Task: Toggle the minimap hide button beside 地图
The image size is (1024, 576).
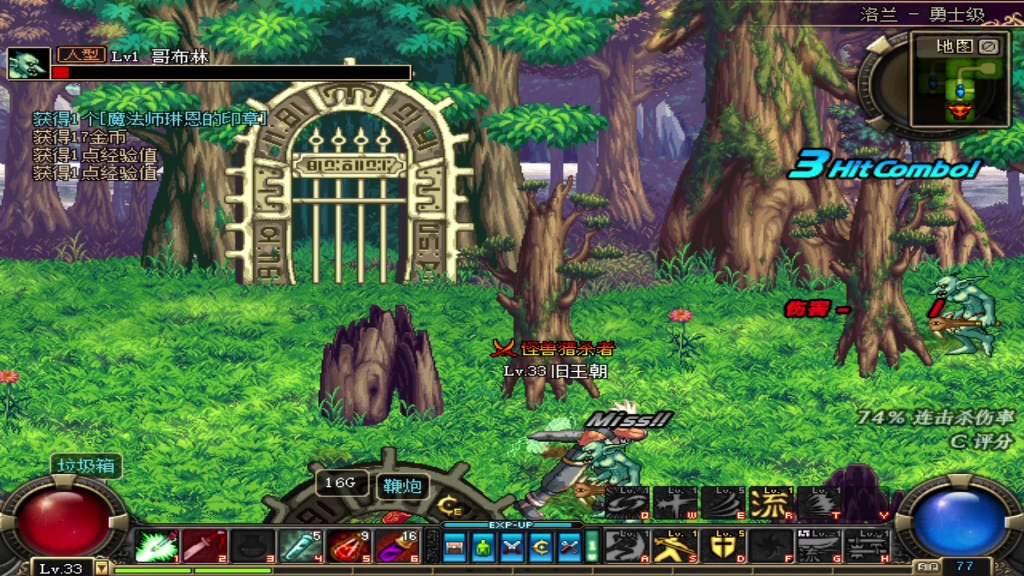Action: [988, 46]
